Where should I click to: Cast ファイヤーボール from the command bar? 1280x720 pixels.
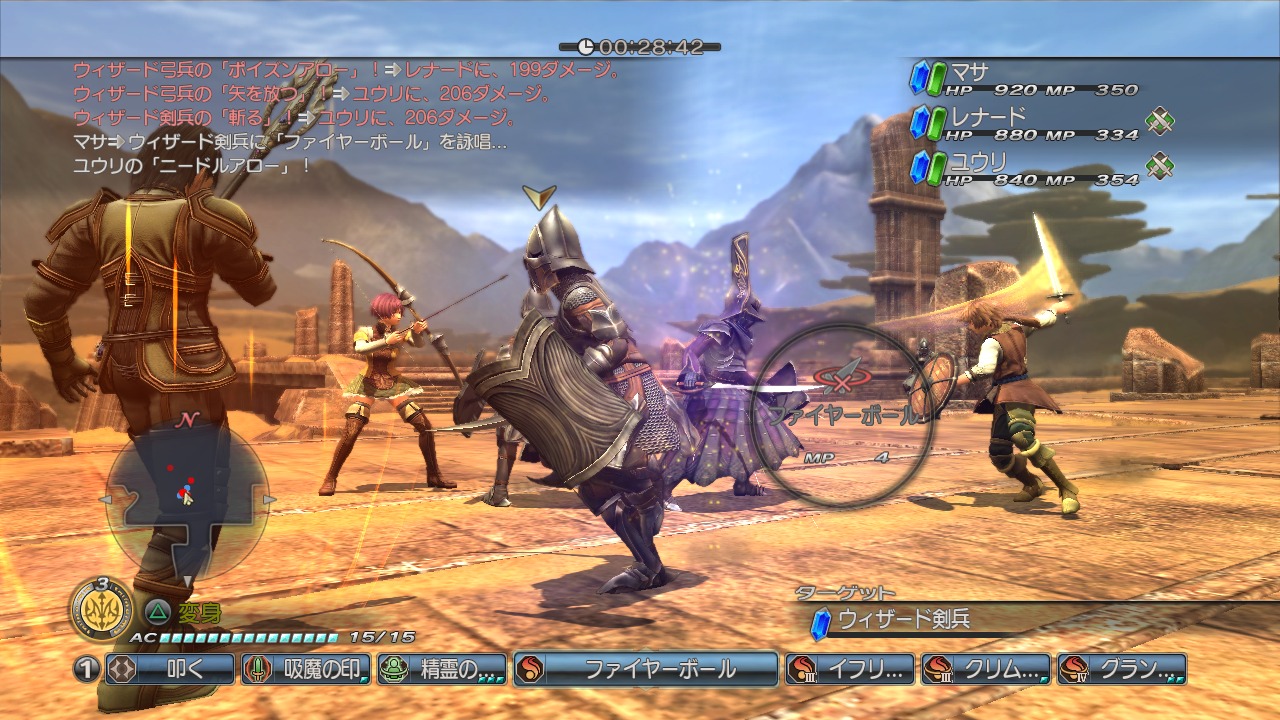point(646,669)
